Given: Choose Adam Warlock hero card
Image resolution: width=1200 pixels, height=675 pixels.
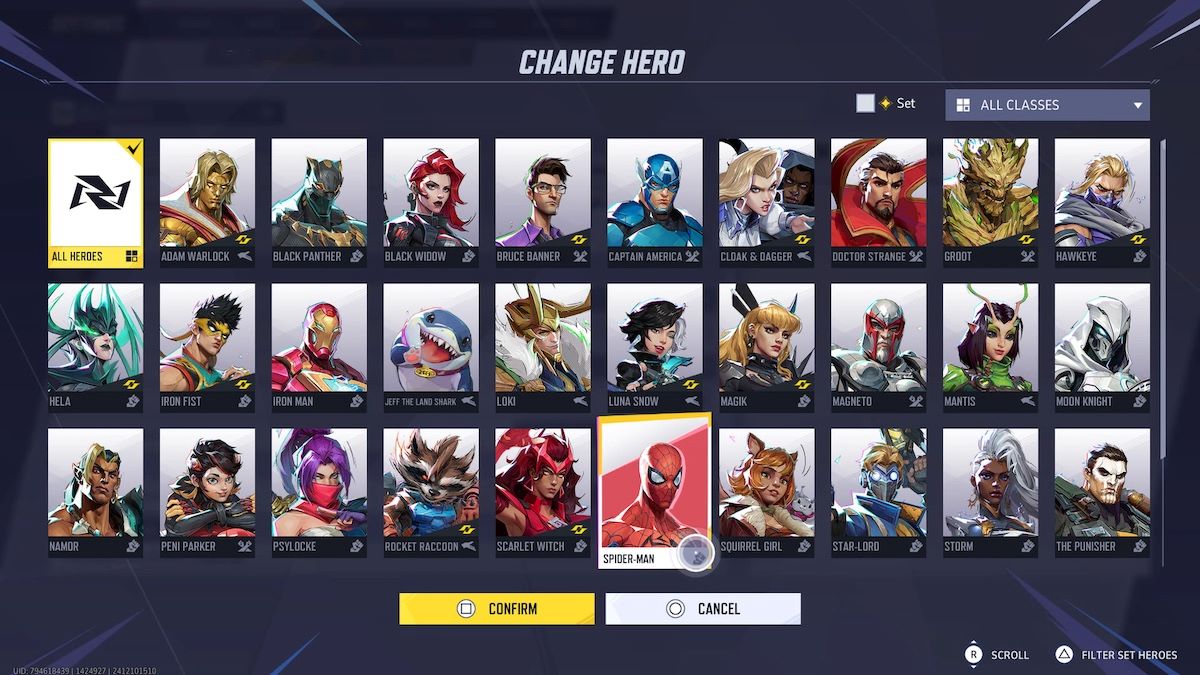Looking at the screenshot, I should point(207,203).
